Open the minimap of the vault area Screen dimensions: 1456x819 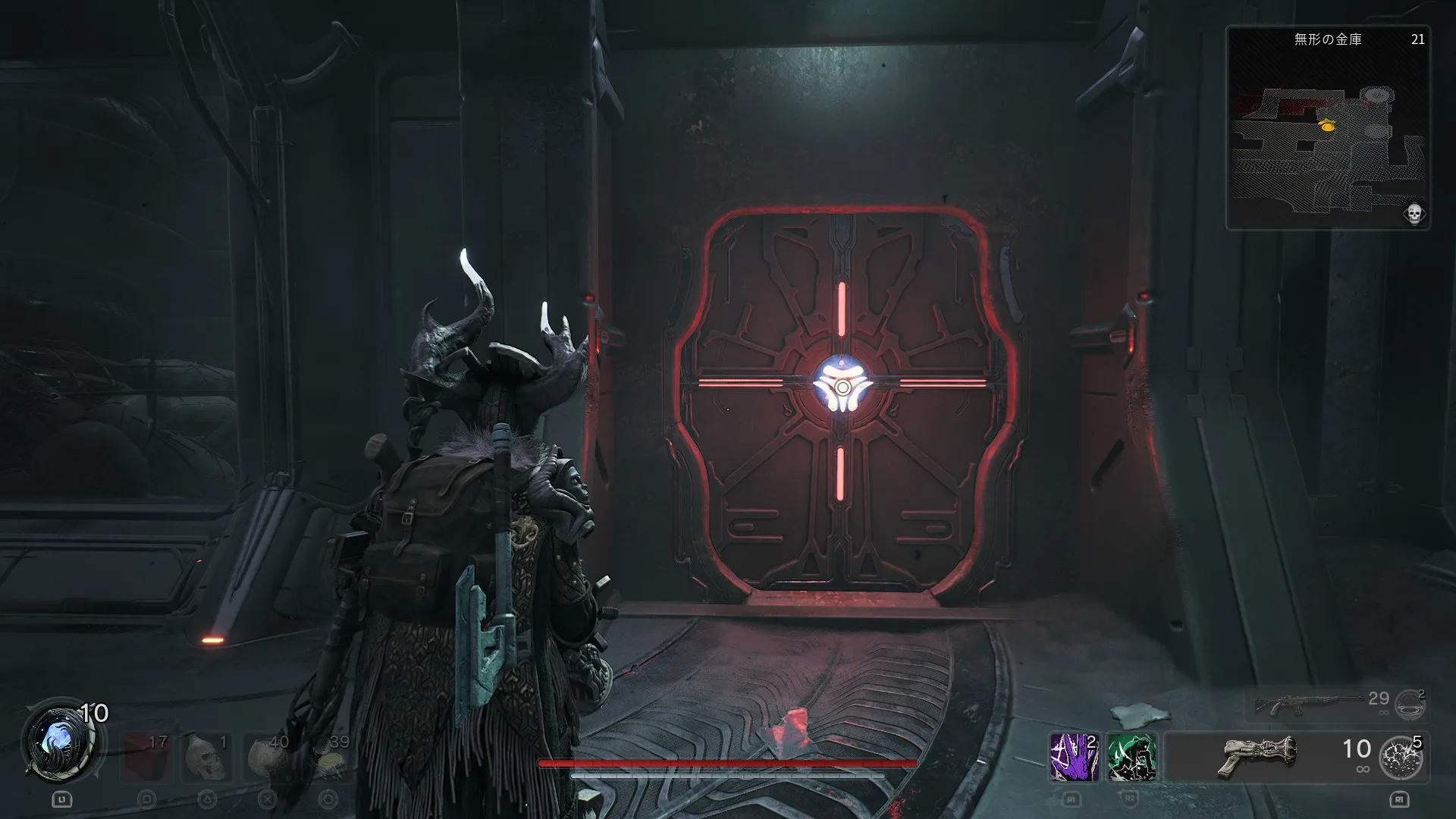click(x=1328, y=129)
